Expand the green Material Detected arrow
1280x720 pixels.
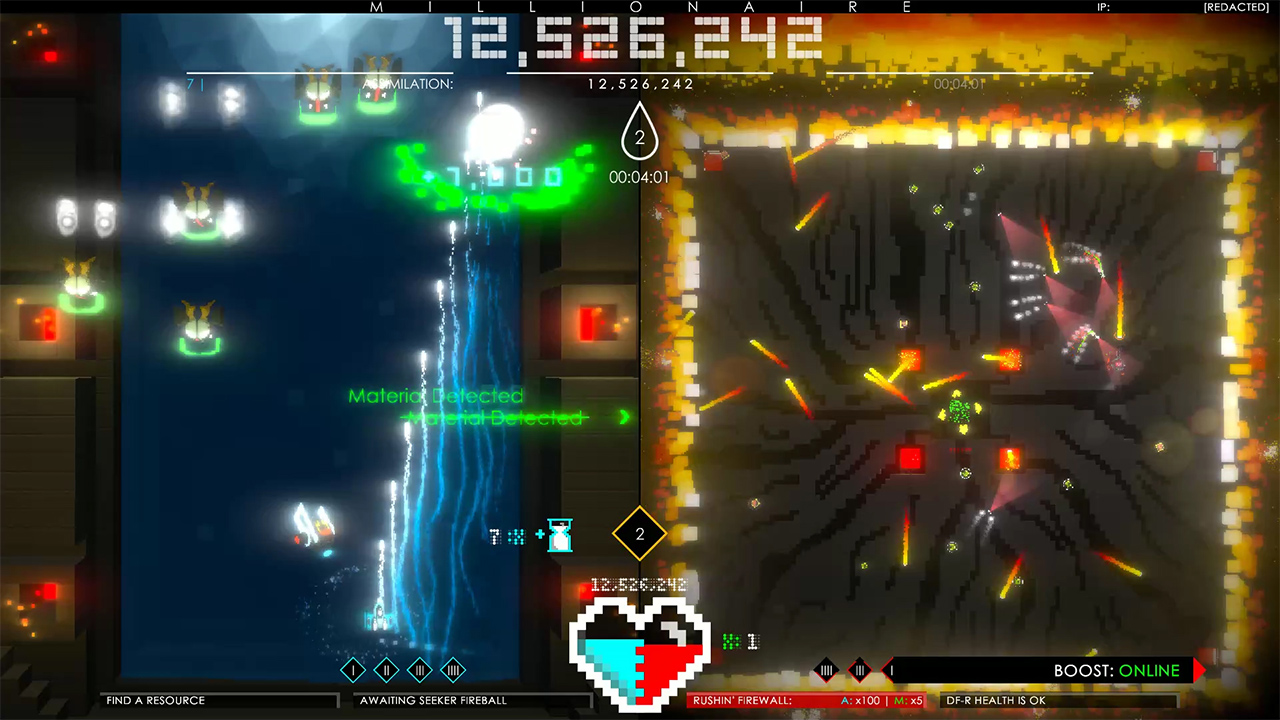point(625,418)
